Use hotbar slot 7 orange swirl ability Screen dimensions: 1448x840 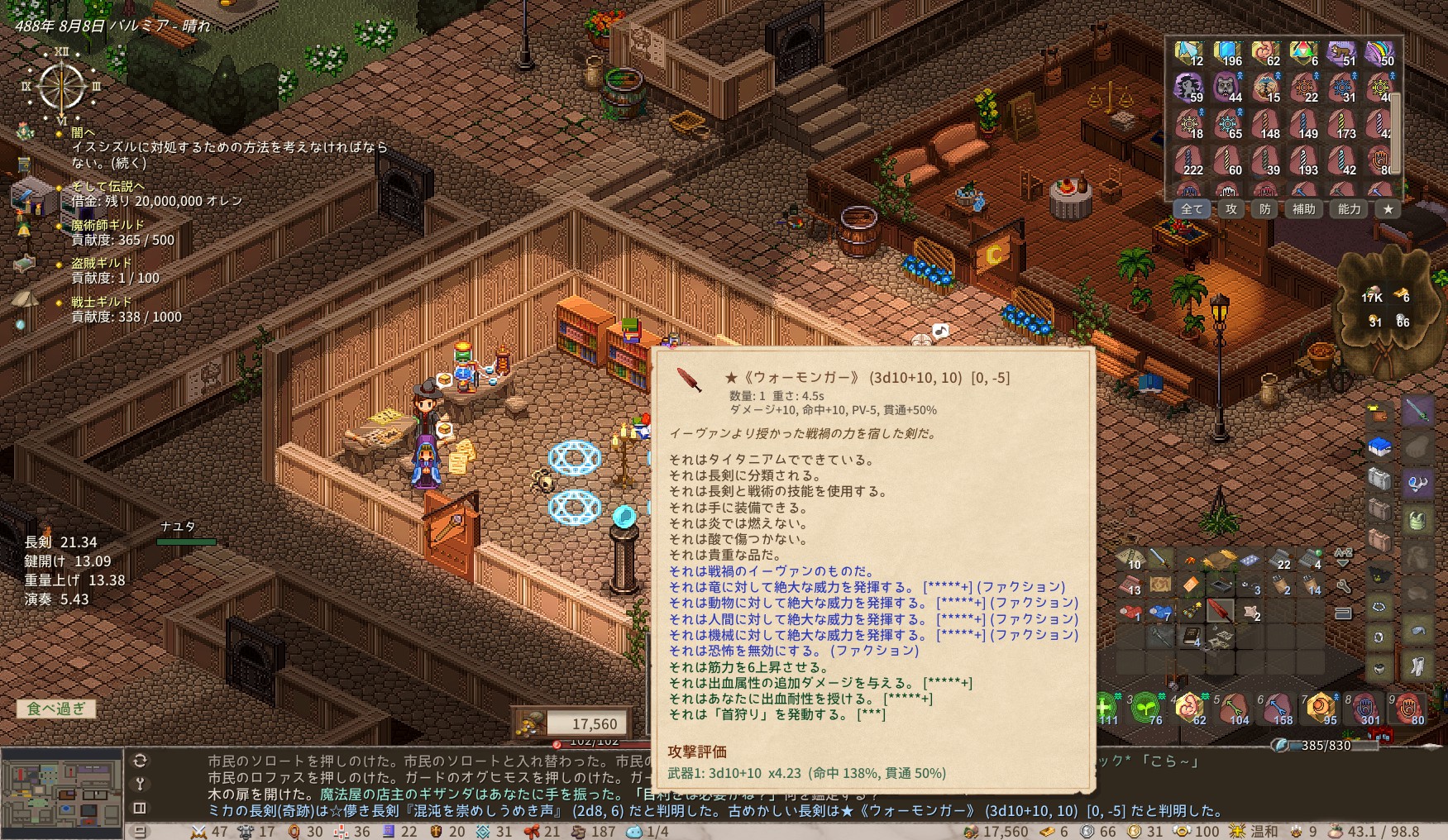(x=1320, y=709)
